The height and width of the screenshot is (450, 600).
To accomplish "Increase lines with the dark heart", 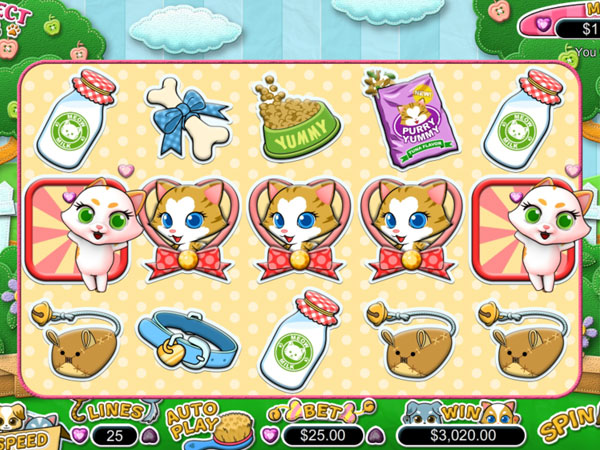I will (149, 435).
